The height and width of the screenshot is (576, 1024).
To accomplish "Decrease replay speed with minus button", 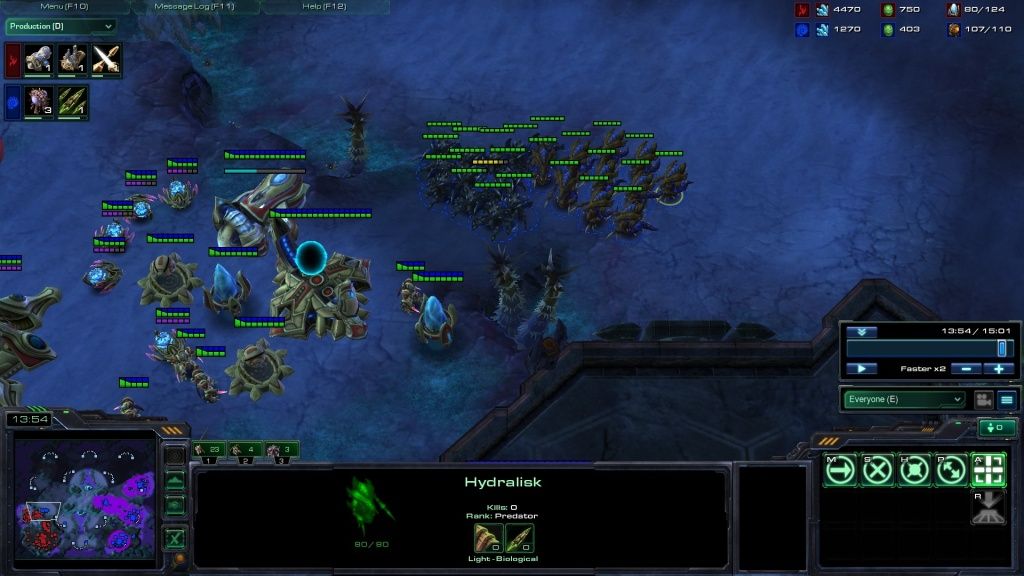I will pyautogui.click(x=964, y=369).
